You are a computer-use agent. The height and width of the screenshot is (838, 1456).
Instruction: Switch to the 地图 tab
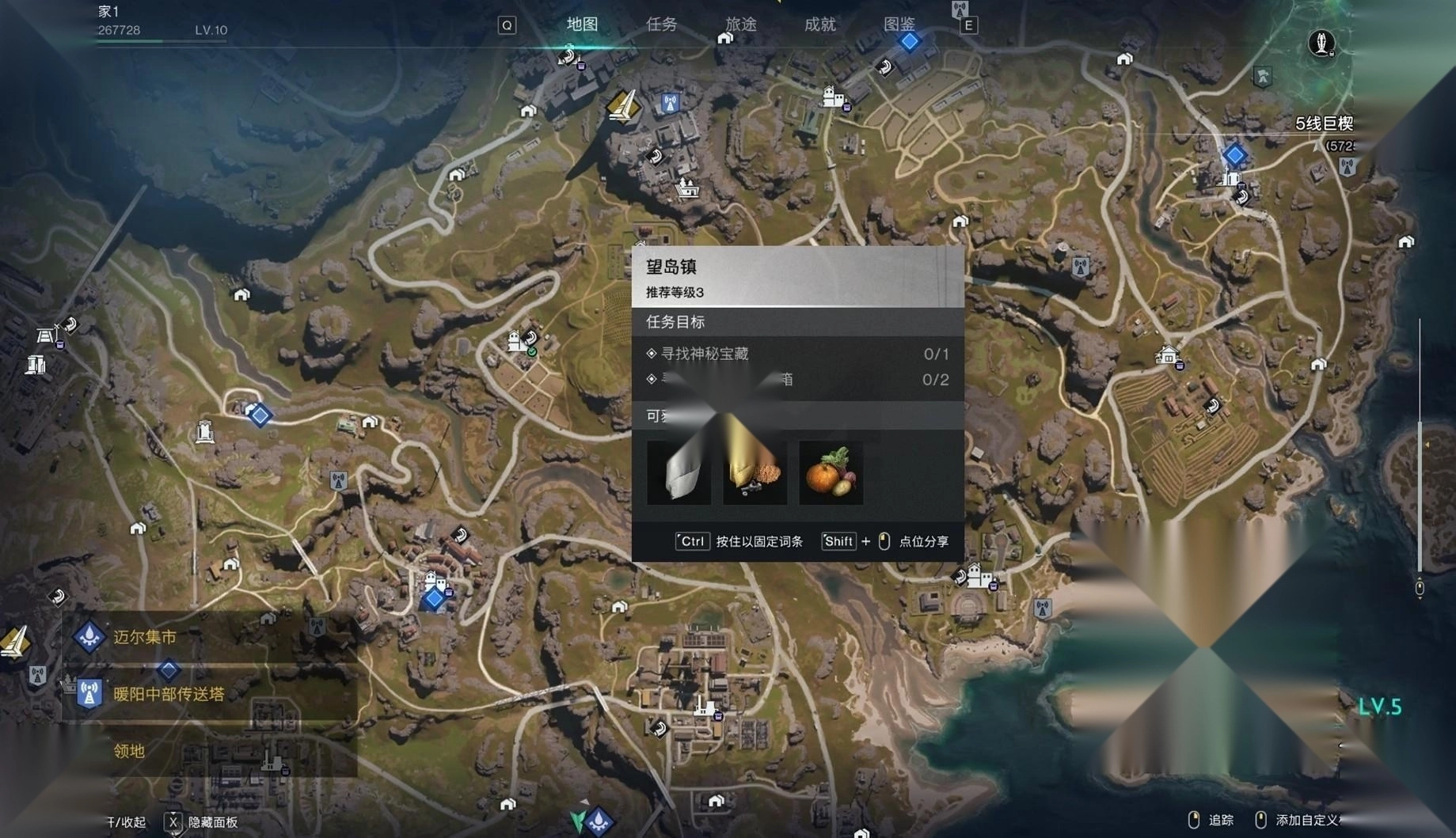[582, 25]
